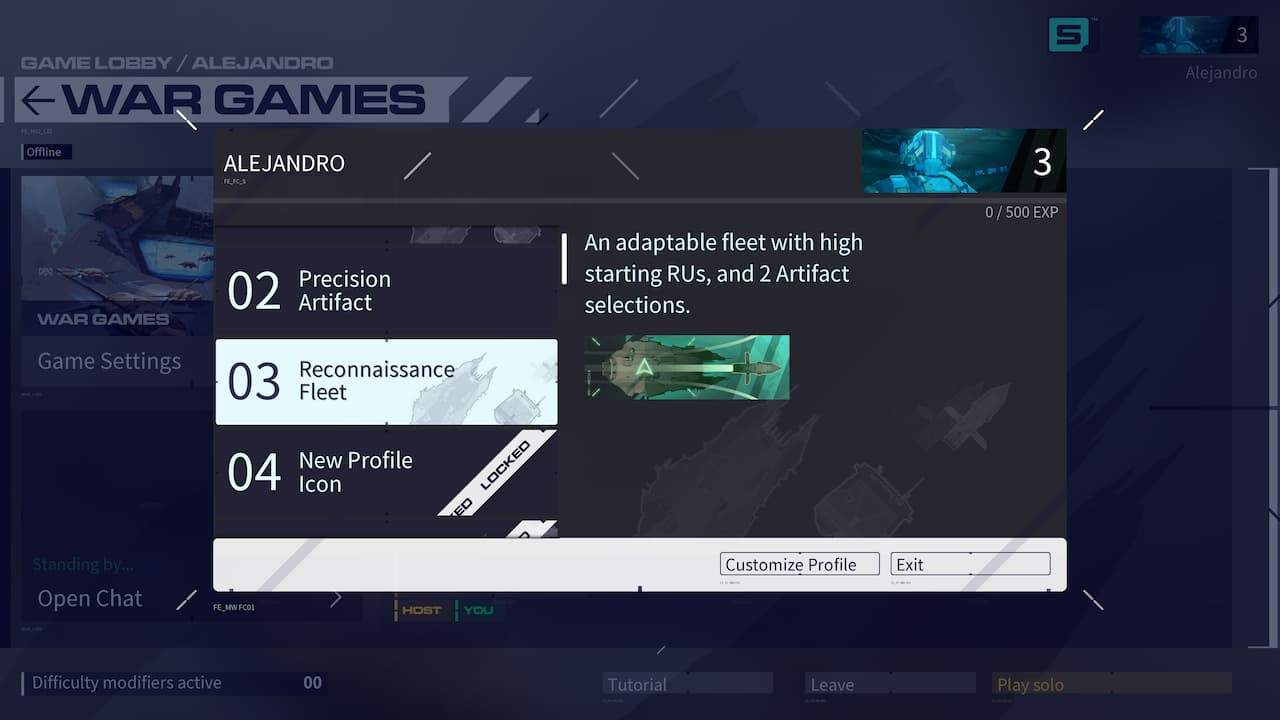Screen dimensions: 1280x720
Task: Click Alejandro's avatar in the top corner
Action: 1196,33
